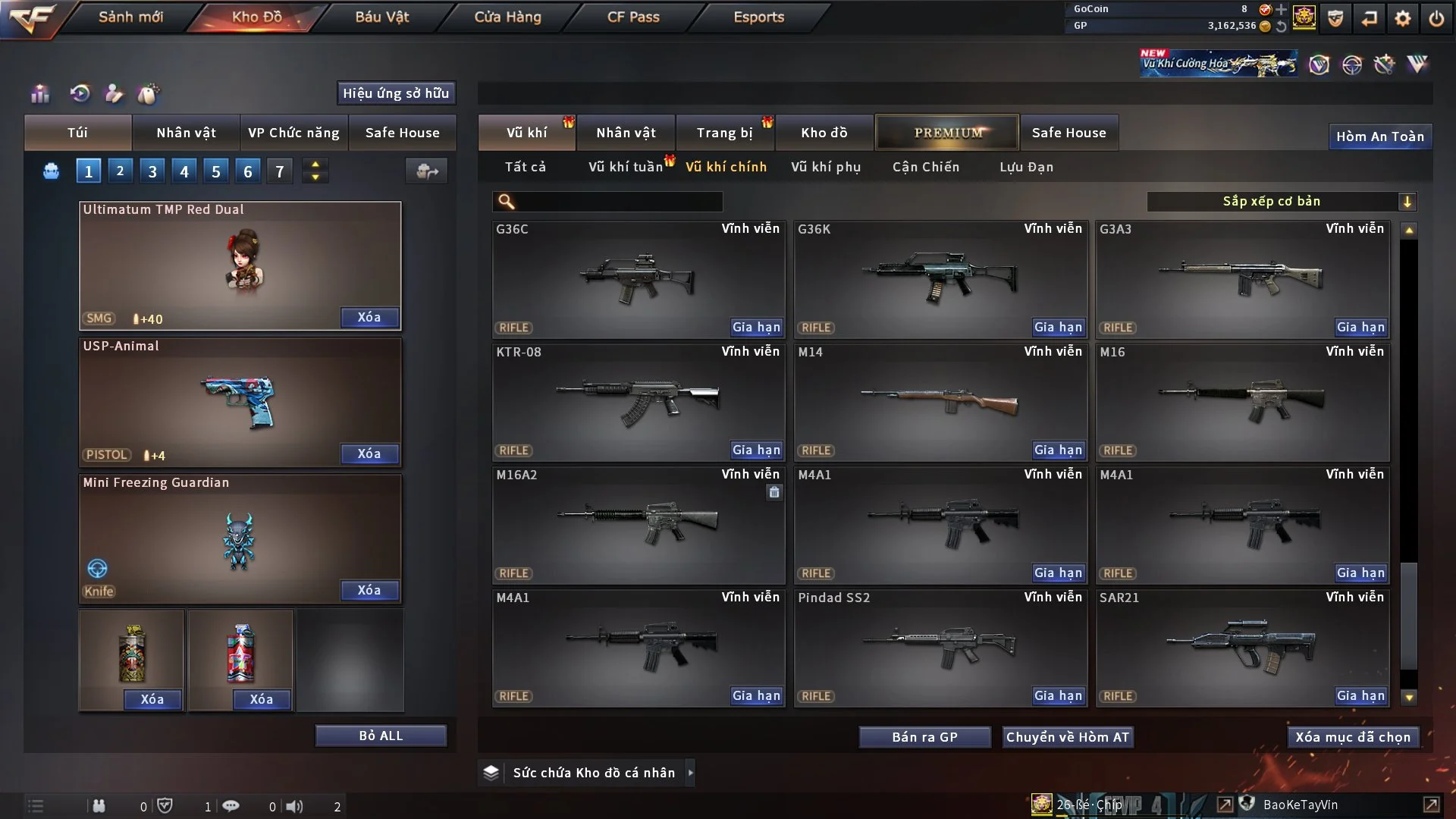Switch to the Nhân vật bag tab
Viewport: 1456px width, 819px height.
[x=186, y=133]
